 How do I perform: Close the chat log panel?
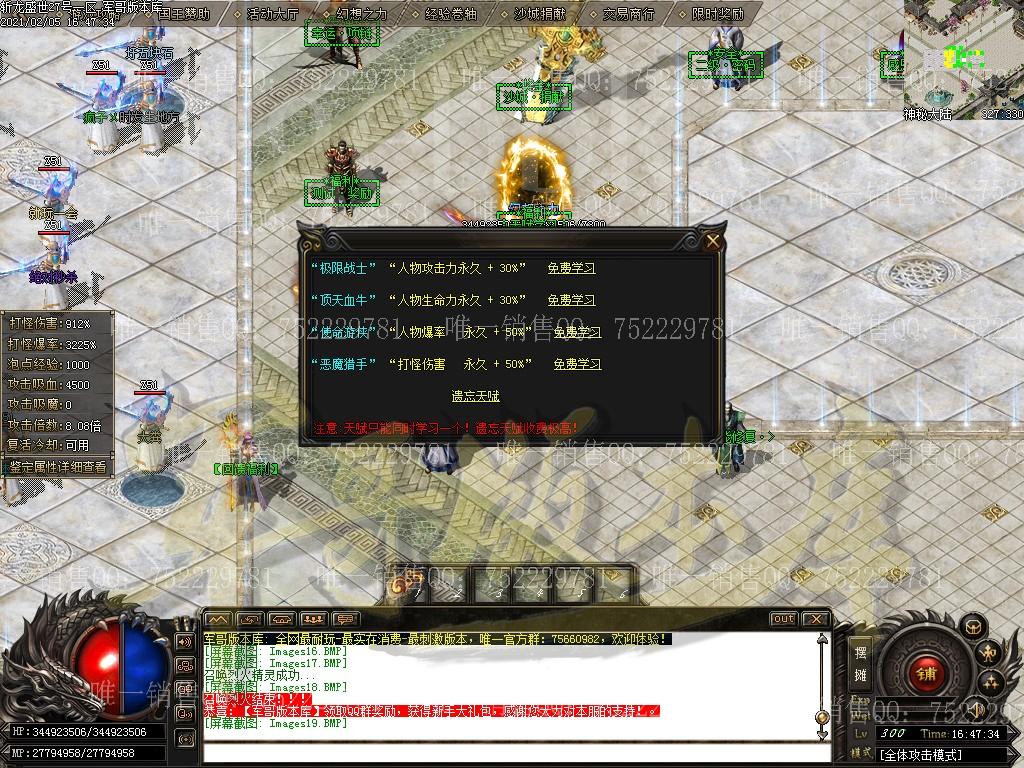click(815, 619)
